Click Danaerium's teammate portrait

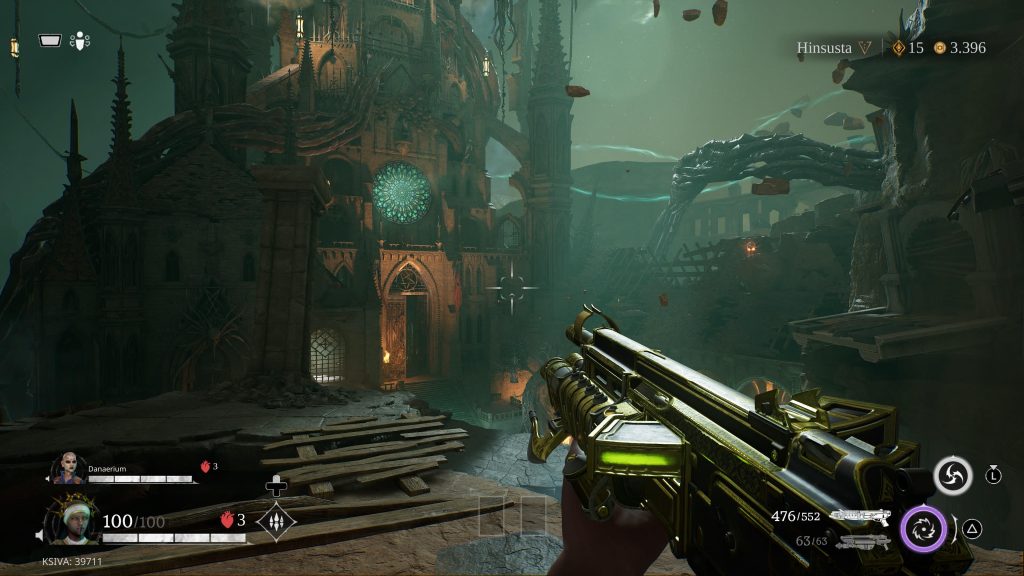coord(69,469)
